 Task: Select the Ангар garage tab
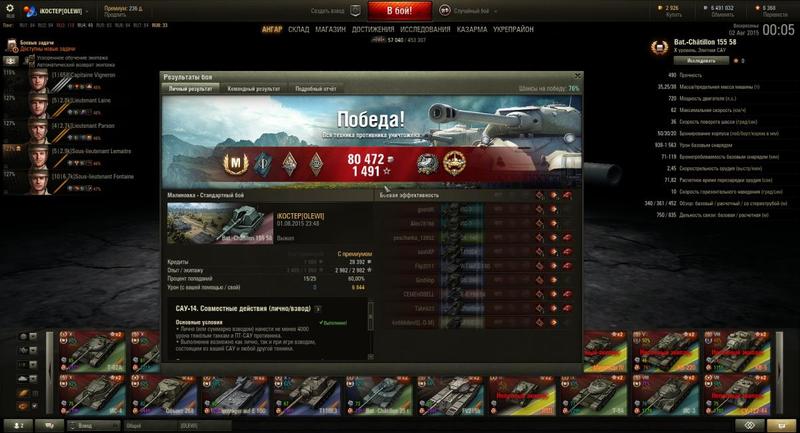click(271, 30)
